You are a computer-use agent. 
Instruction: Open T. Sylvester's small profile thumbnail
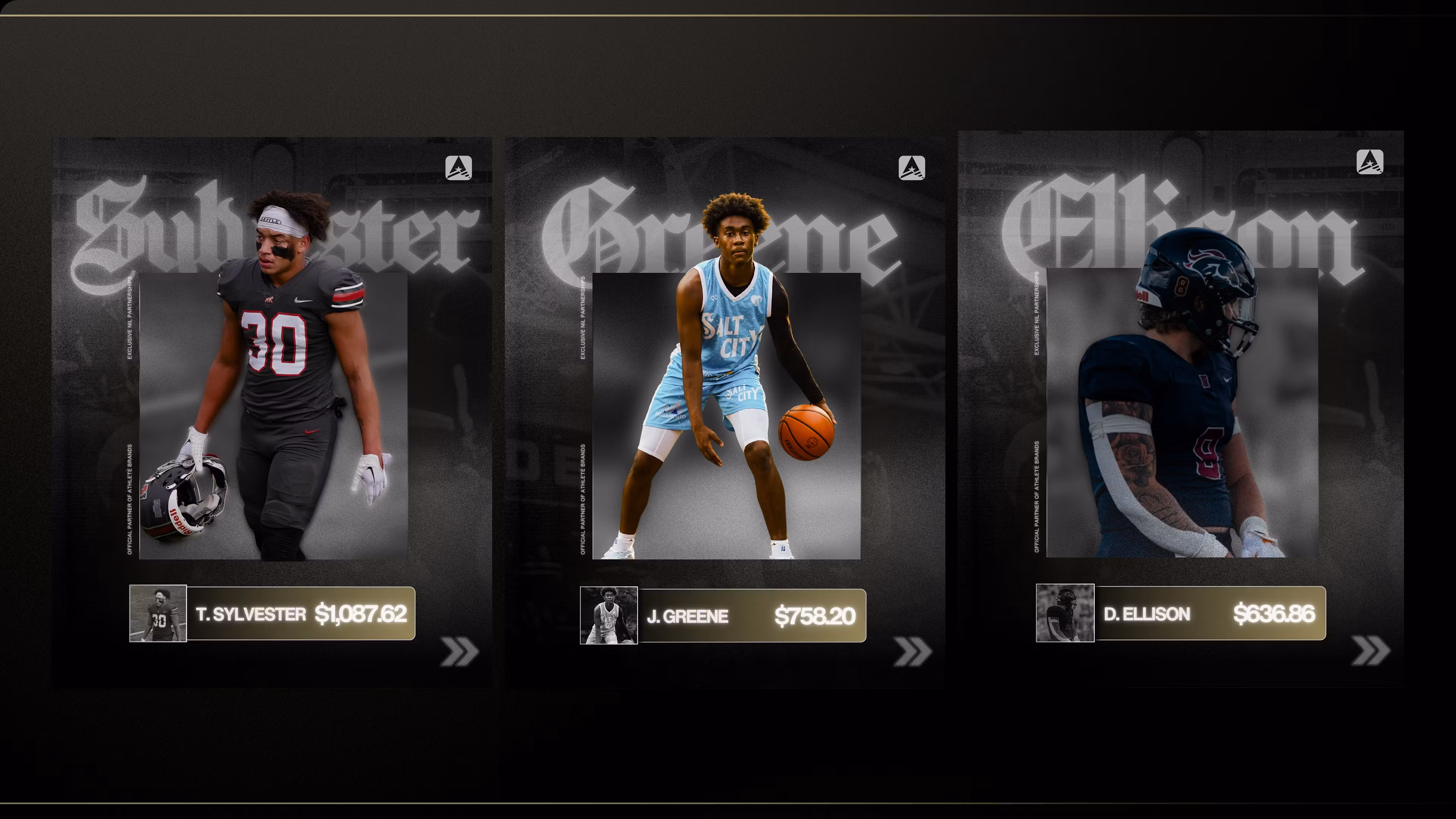click(158, 613)
